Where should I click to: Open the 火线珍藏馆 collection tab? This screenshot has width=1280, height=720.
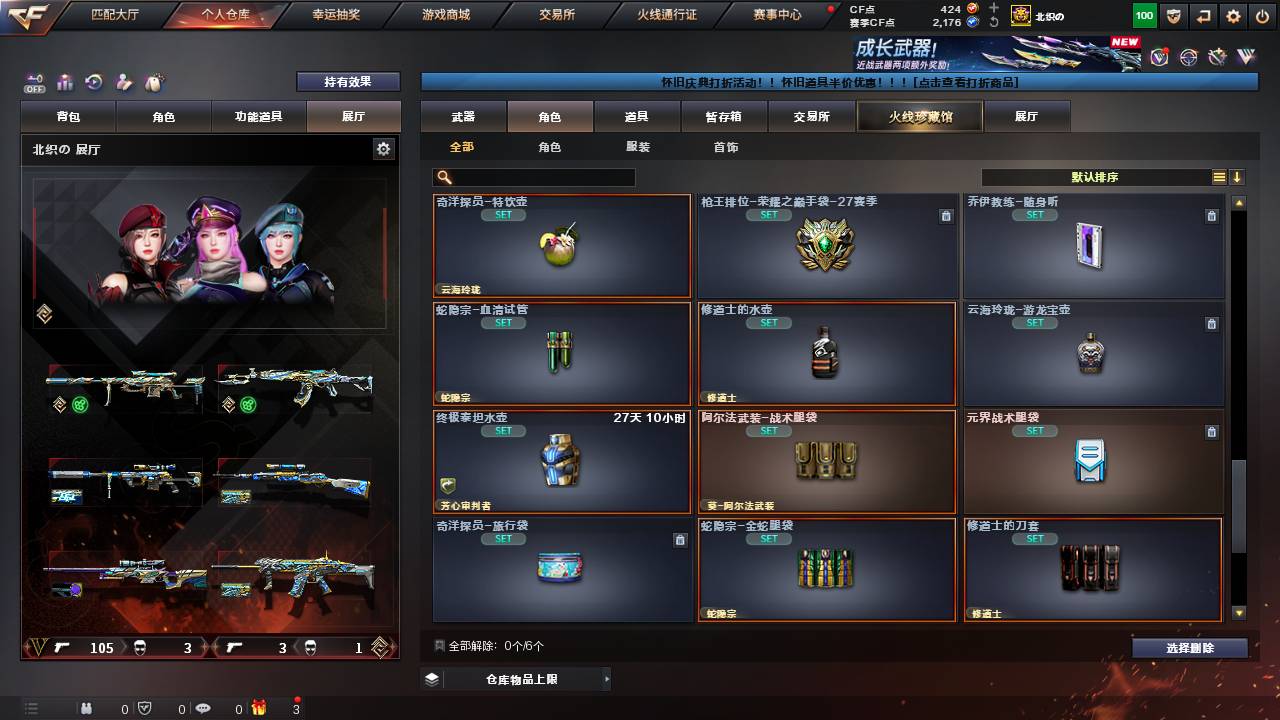[x=920, y=117]
